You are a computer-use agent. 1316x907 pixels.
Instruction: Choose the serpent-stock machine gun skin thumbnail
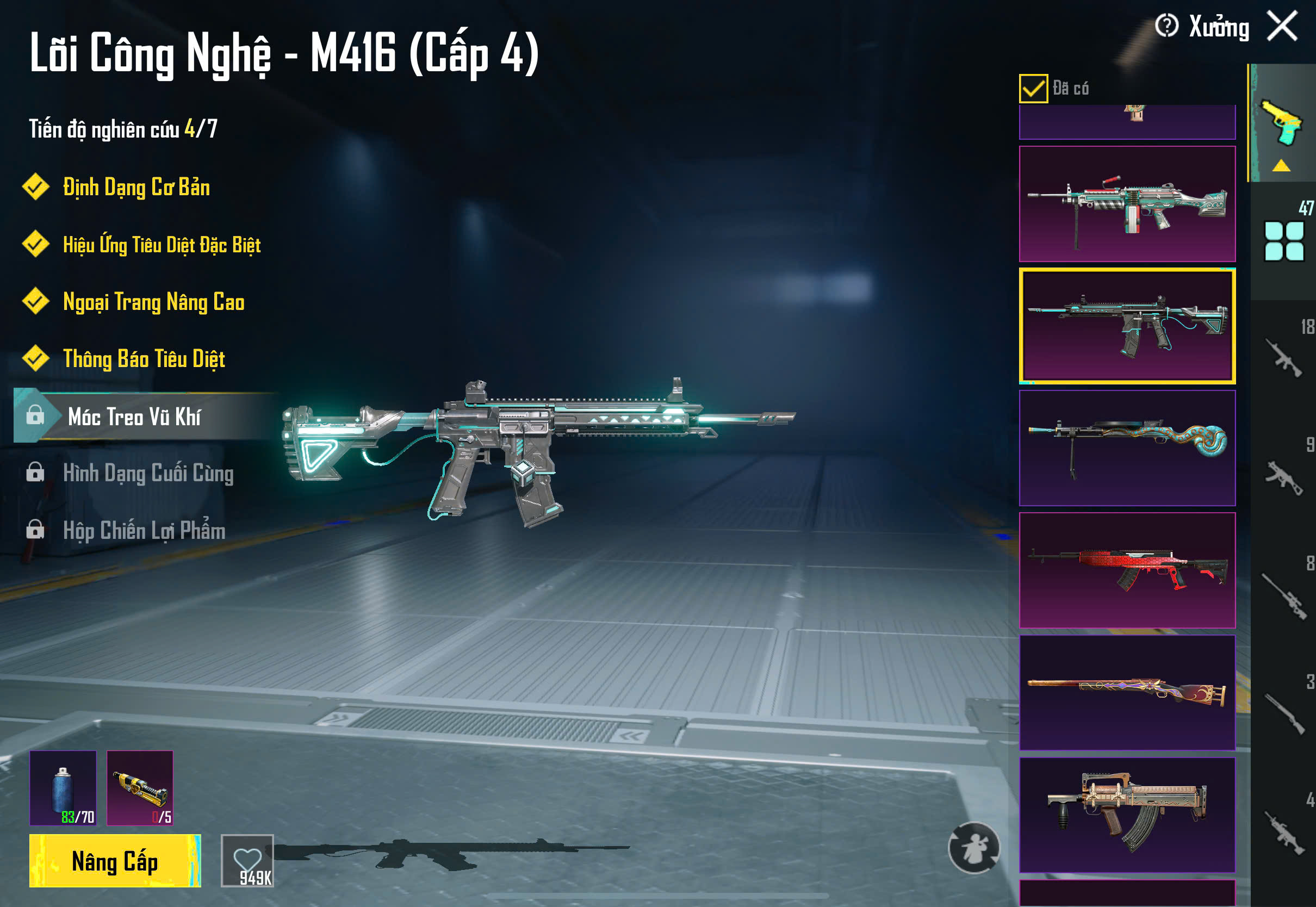(1127, 448)
